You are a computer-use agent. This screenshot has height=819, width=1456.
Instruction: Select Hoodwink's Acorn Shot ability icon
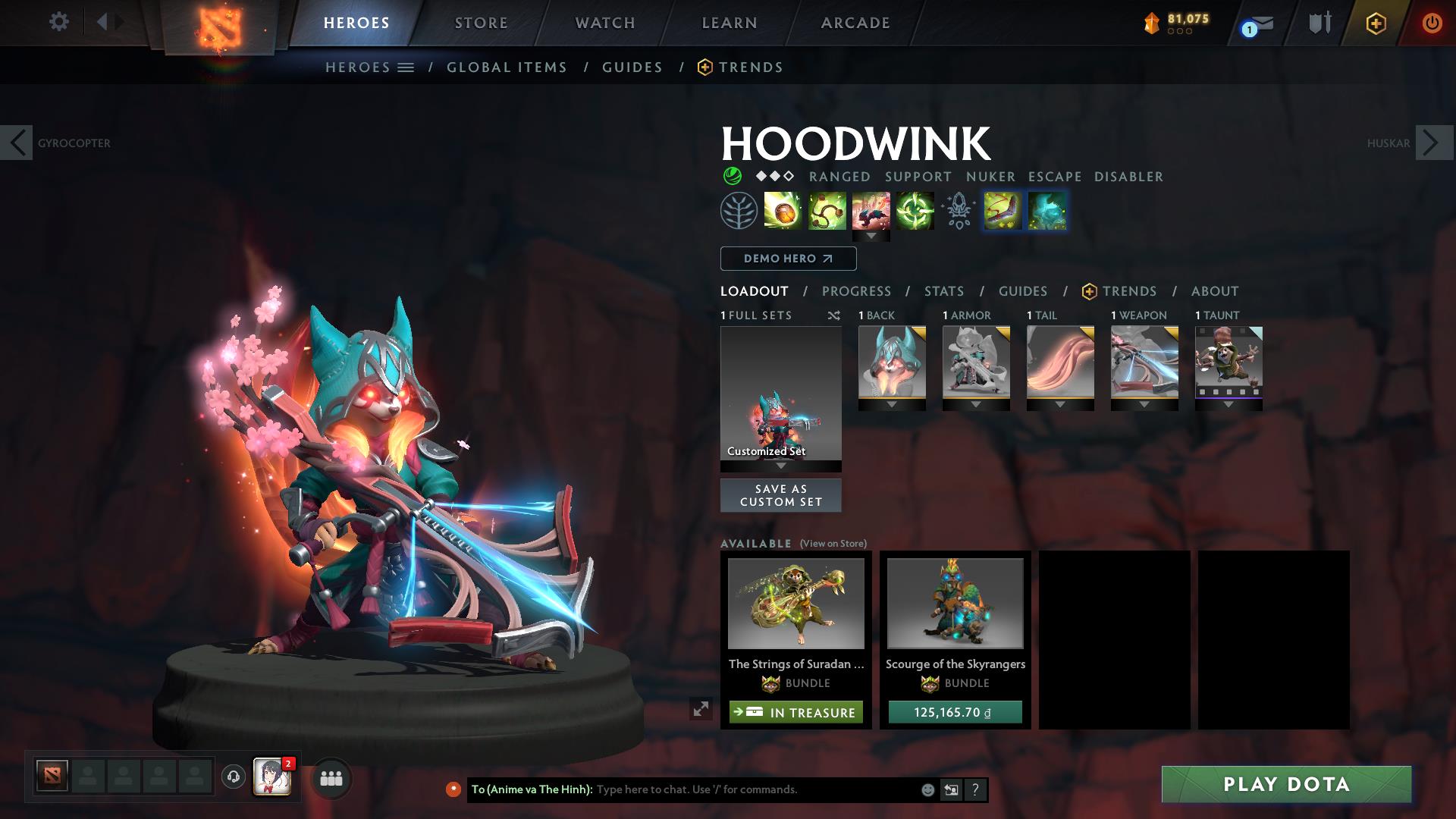point(781,212)
